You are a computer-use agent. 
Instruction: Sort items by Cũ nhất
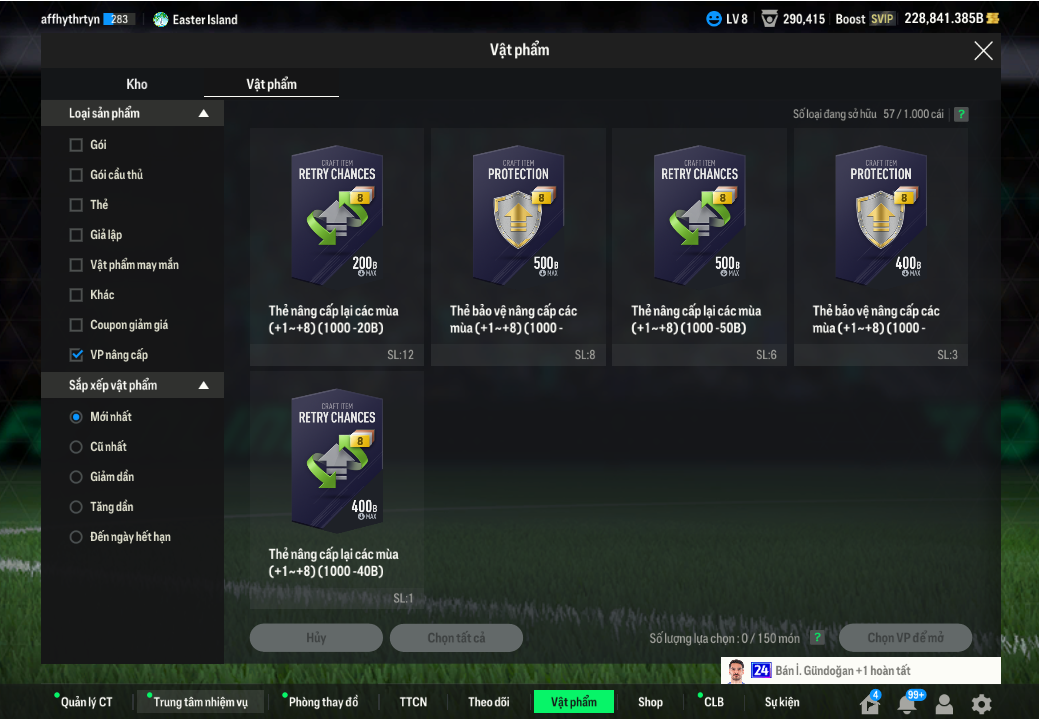(76, 447)
